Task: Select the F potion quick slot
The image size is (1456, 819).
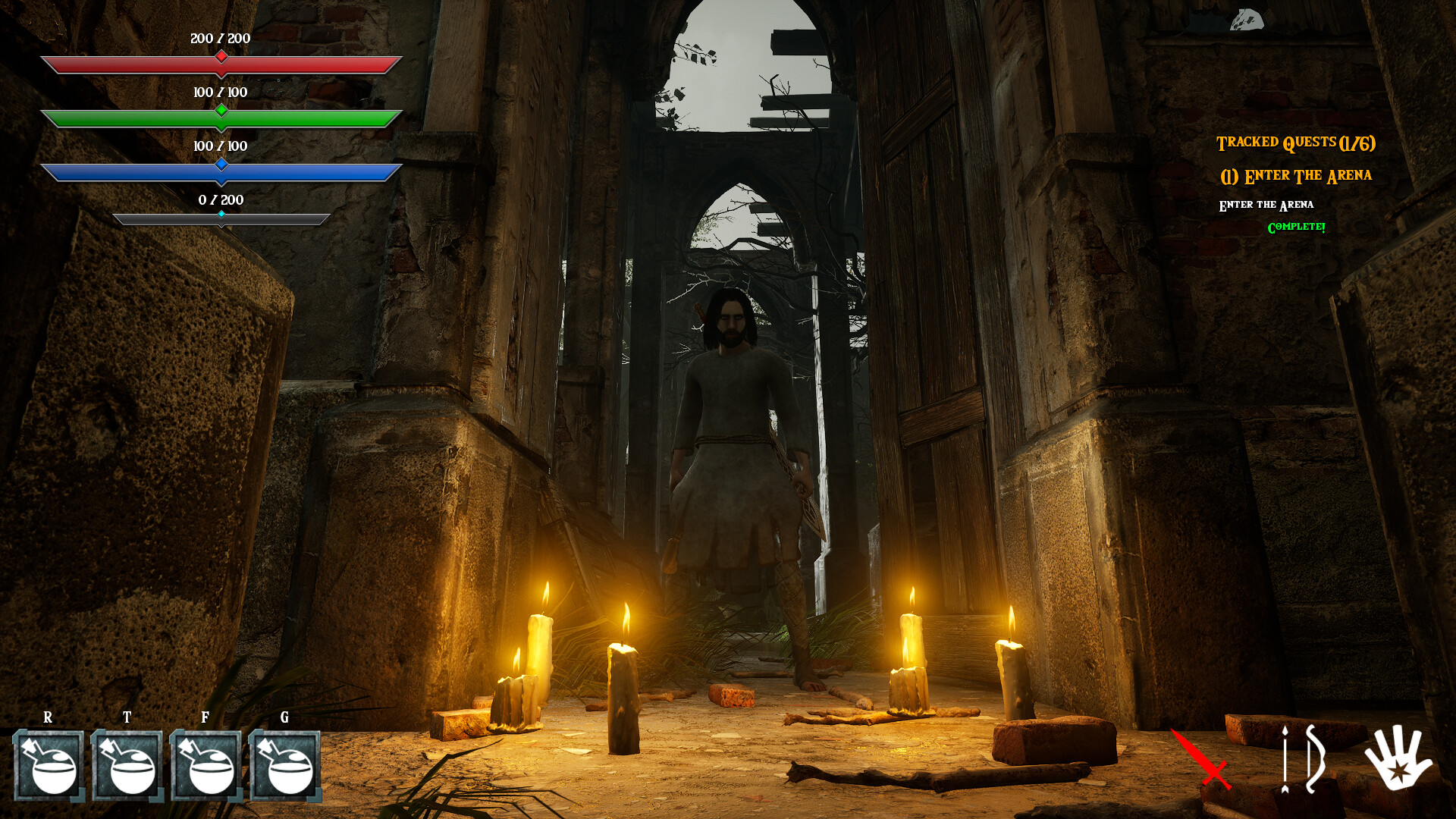Action: click(x=206, y=766)
